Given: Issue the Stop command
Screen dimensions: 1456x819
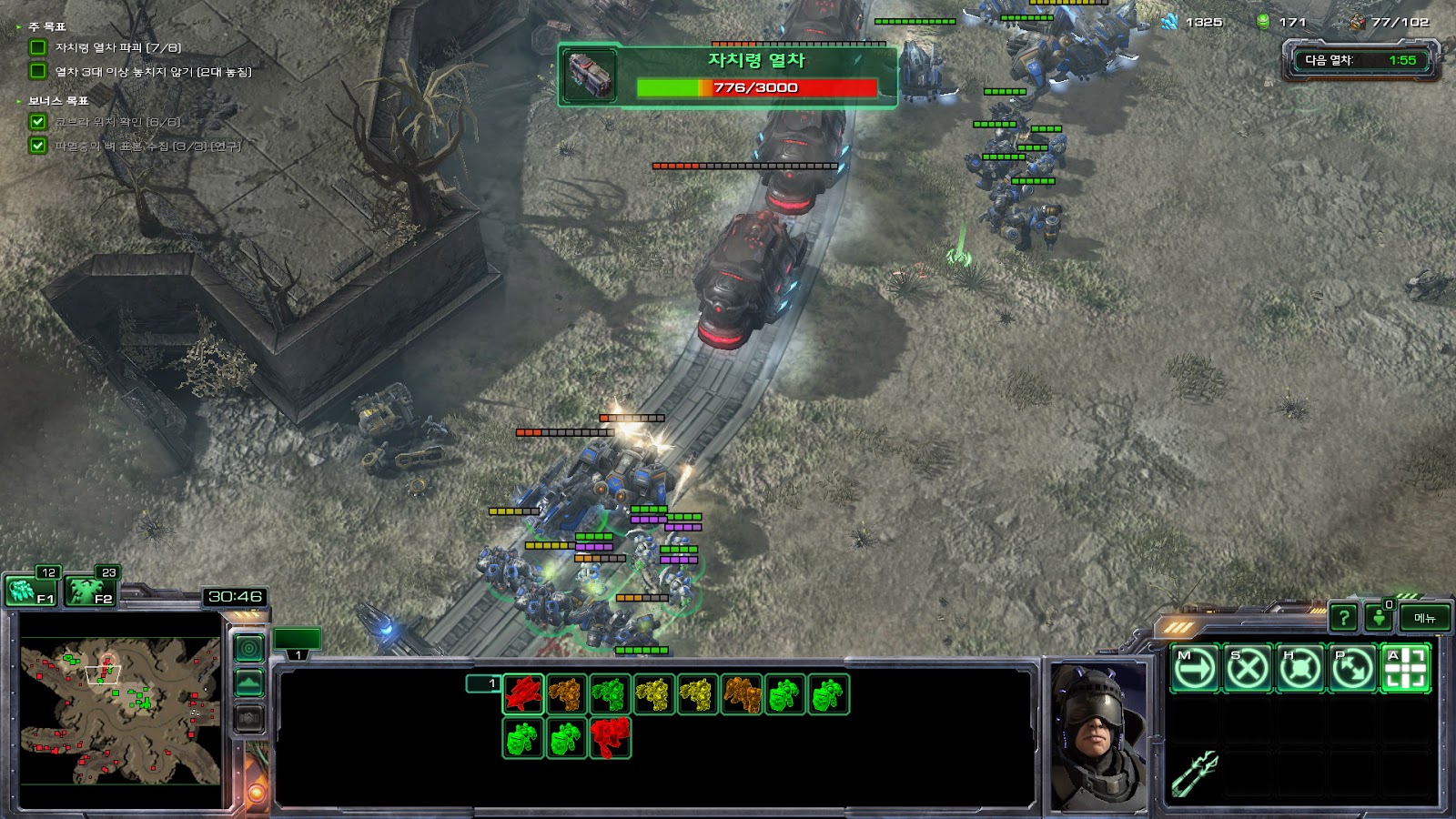Looking at the screenshot, I should [1247, 669].
